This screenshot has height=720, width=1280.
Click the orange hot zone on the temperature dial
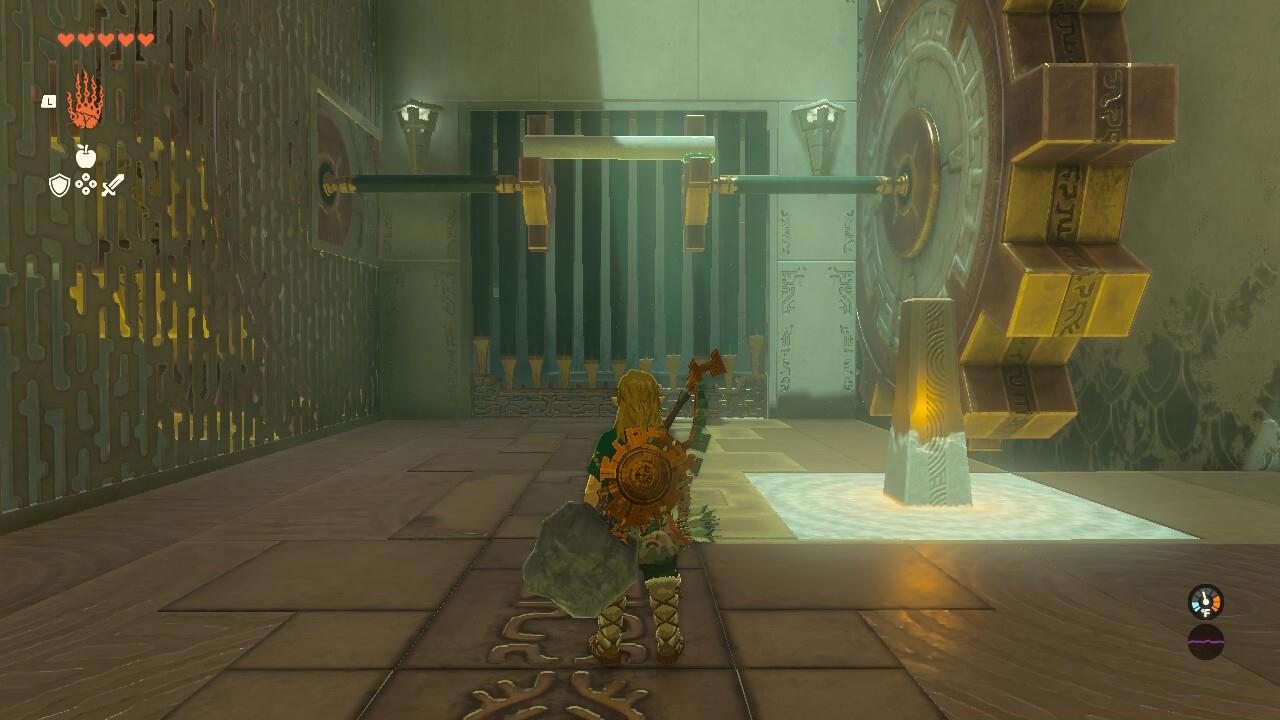(x=1216, y=603)
